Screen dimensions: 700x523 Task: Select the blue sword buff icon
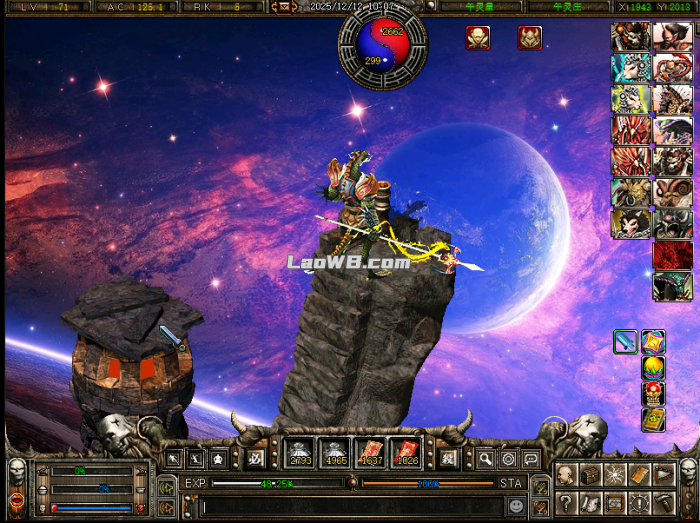626,342
